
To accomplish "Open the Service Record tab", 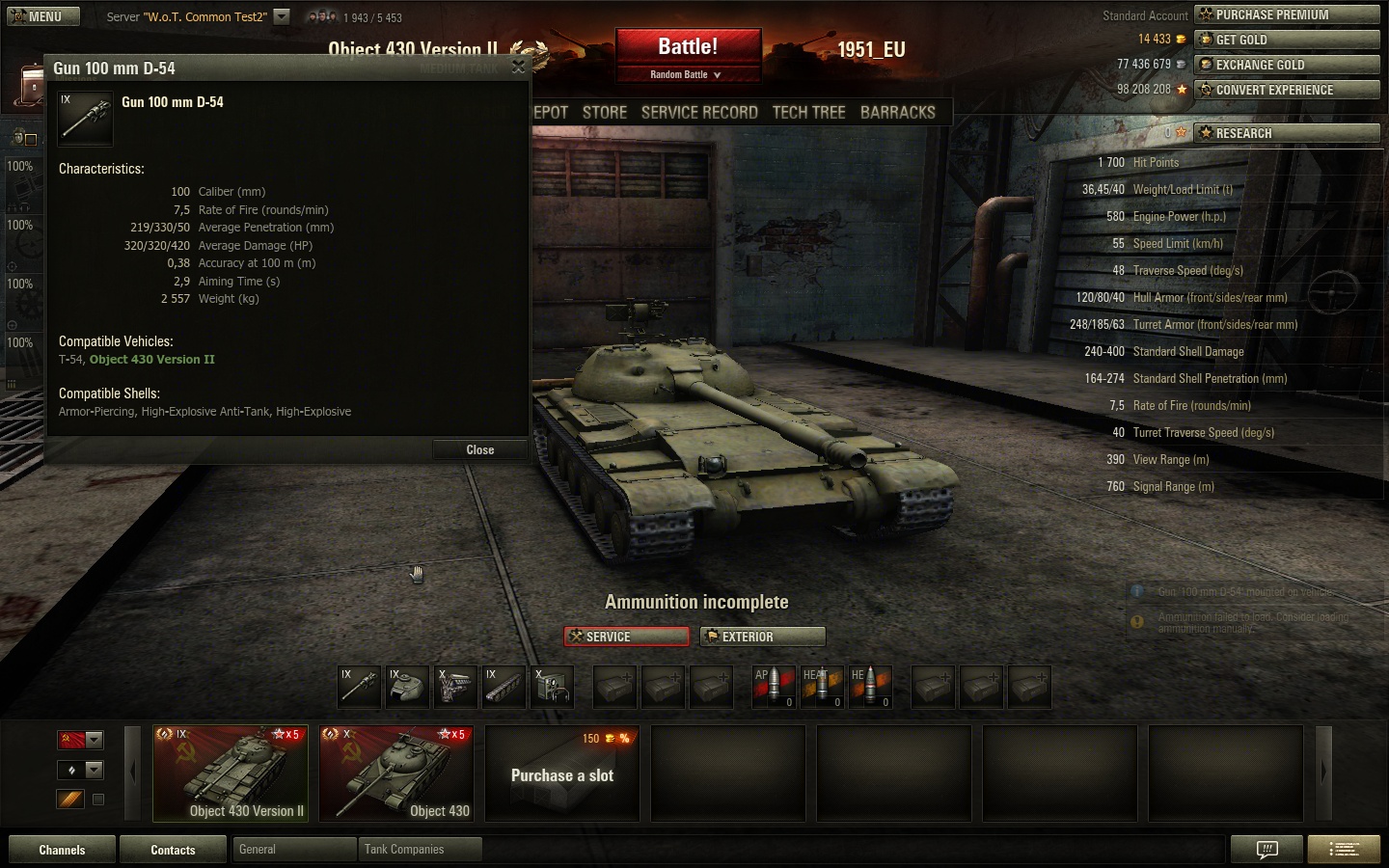I will (x=699, y=112).
